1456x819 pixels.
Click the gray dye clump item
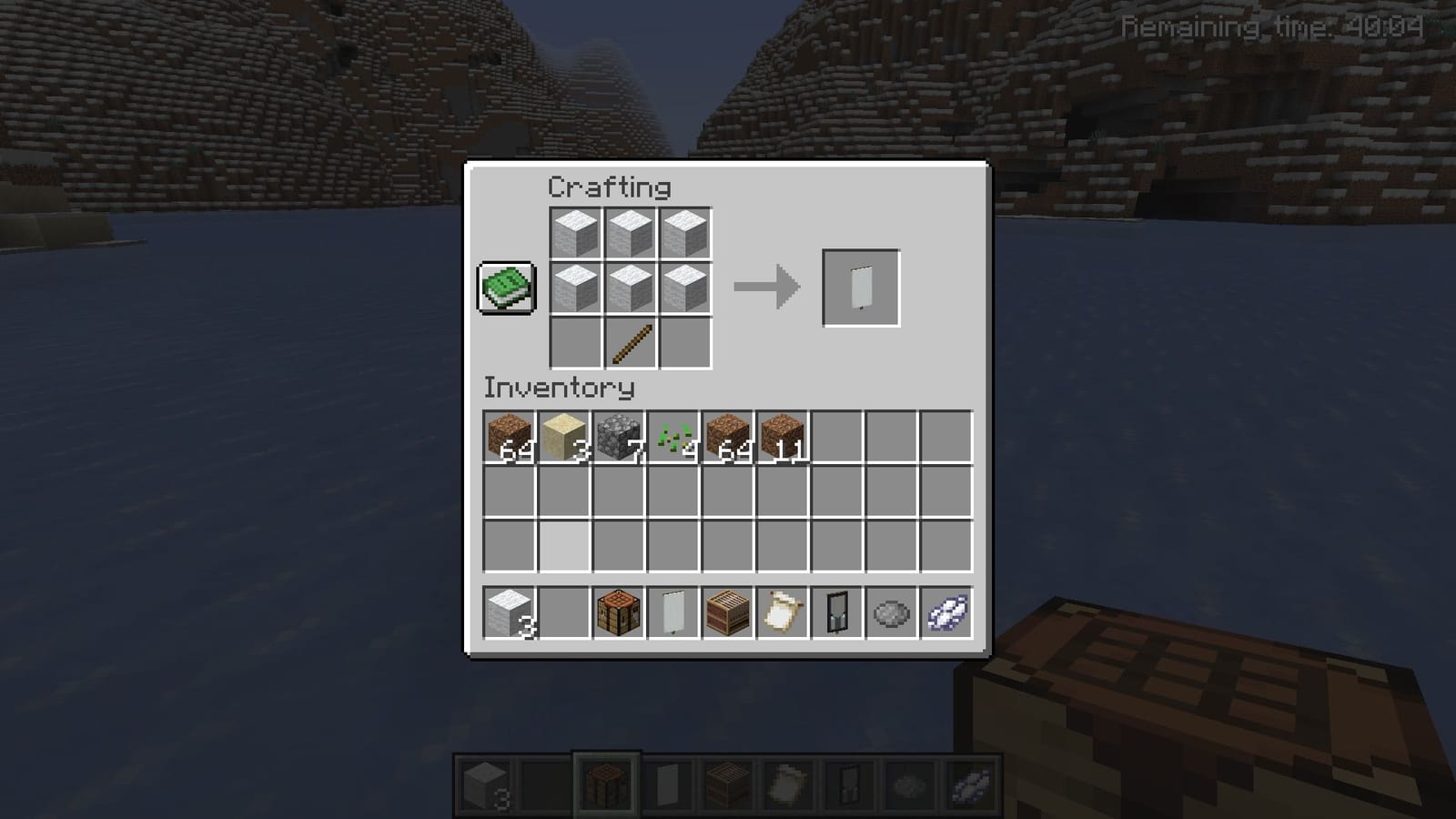890,612
